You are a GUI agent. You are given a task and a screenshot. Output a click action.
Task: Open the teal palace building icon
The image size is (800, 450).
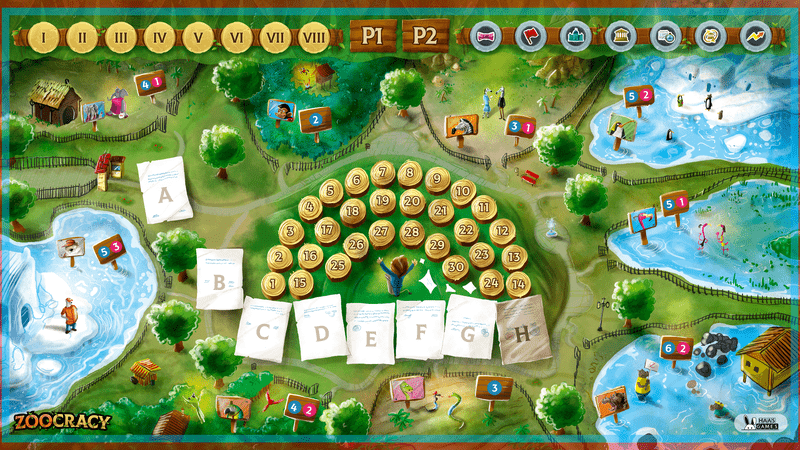coord(576,36)
